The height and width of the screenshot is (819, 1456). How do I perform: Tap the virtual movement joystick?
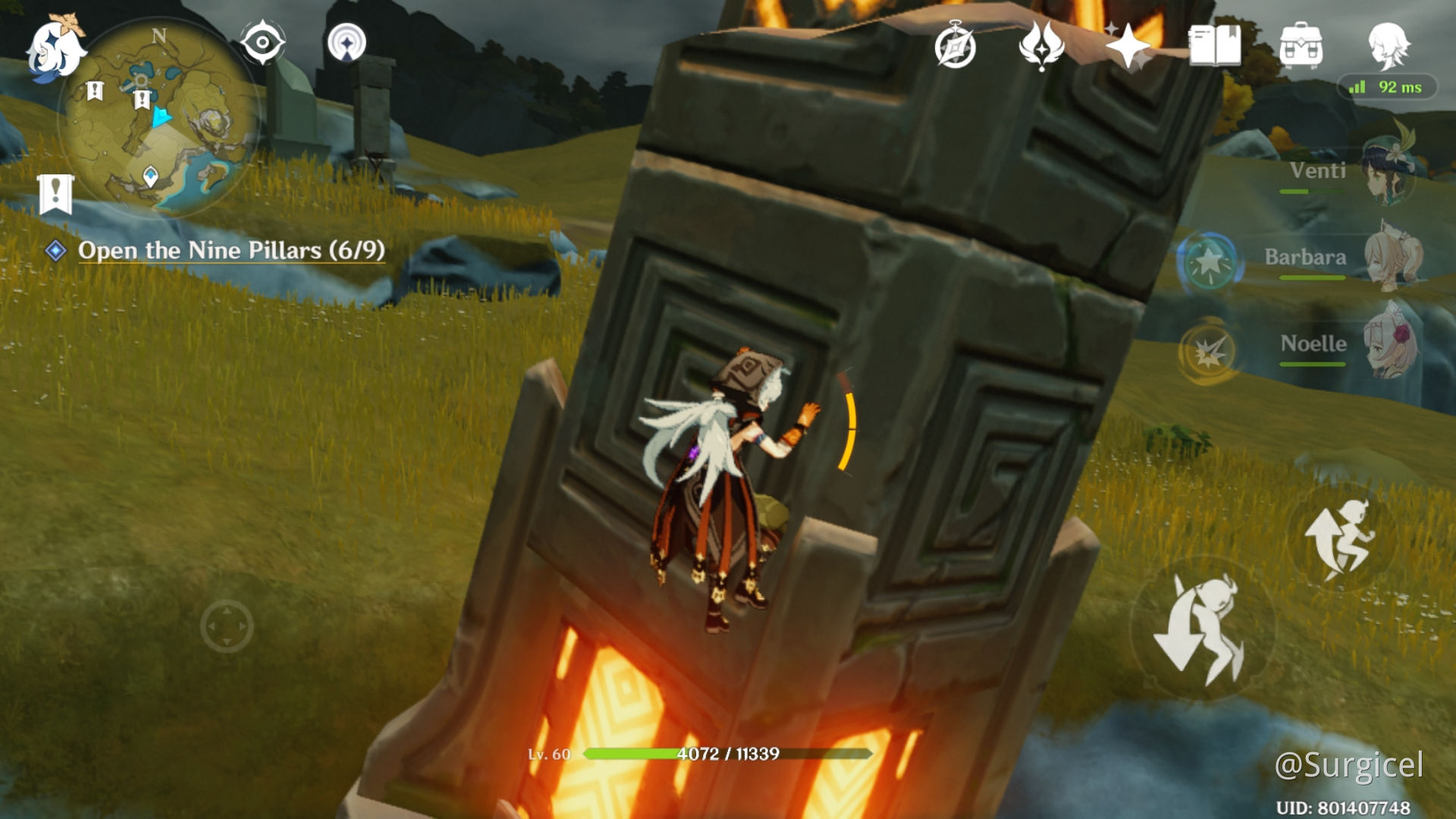pos(227,626)
